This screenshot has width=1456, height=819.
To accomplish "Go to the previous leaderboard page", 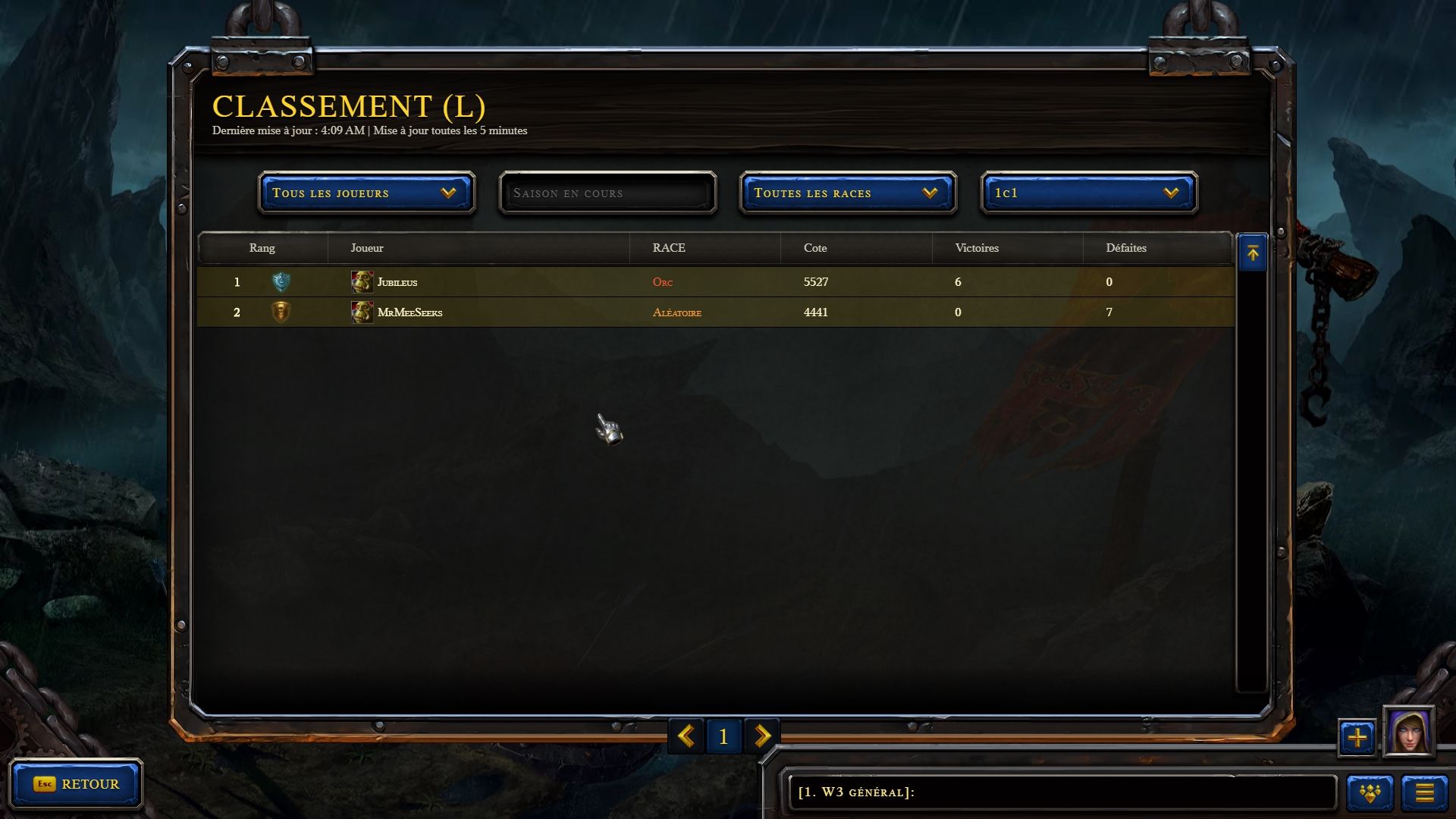I will click(686, 736).
